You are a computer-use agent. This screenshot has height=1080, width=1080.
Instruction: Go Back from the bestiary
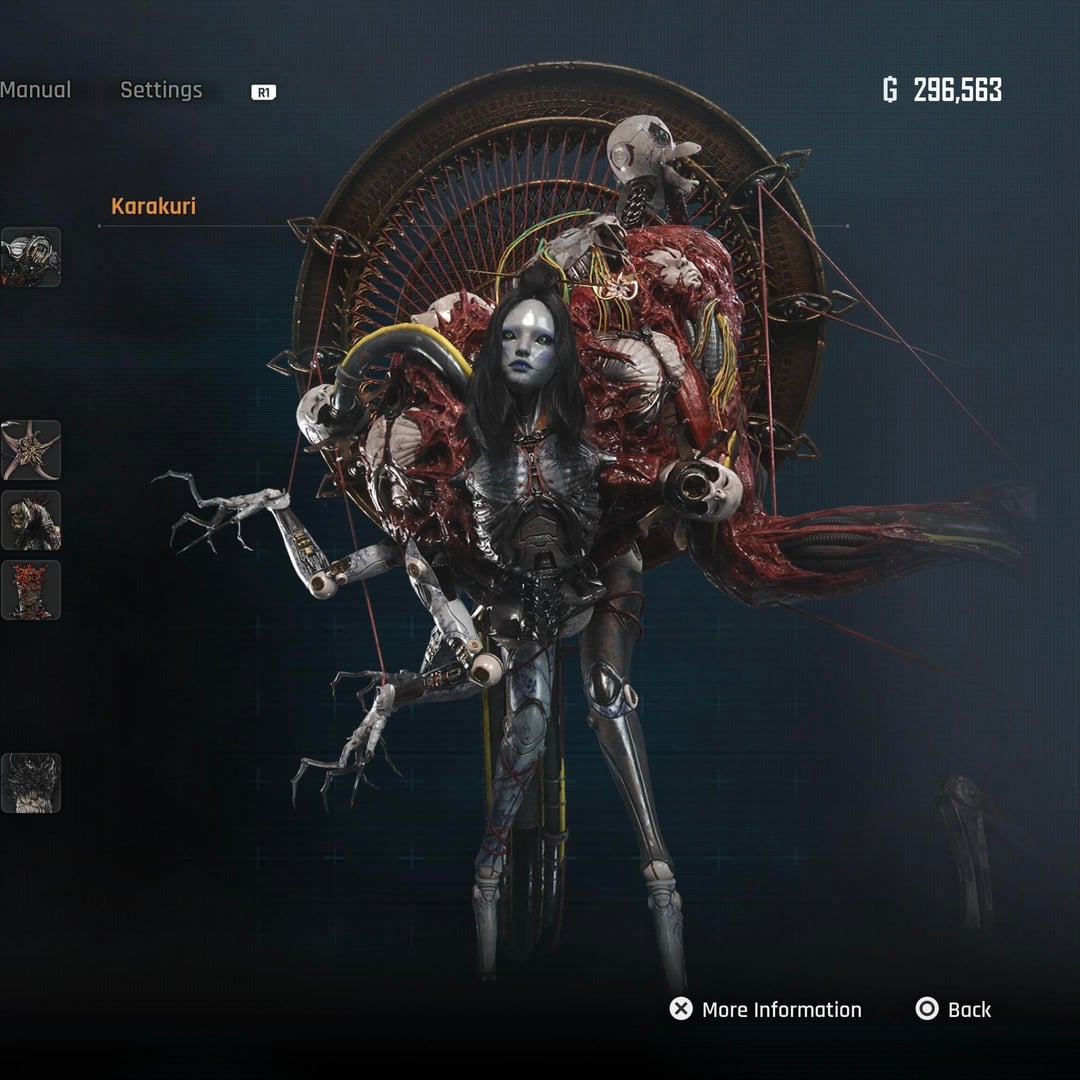[954, 1009]
